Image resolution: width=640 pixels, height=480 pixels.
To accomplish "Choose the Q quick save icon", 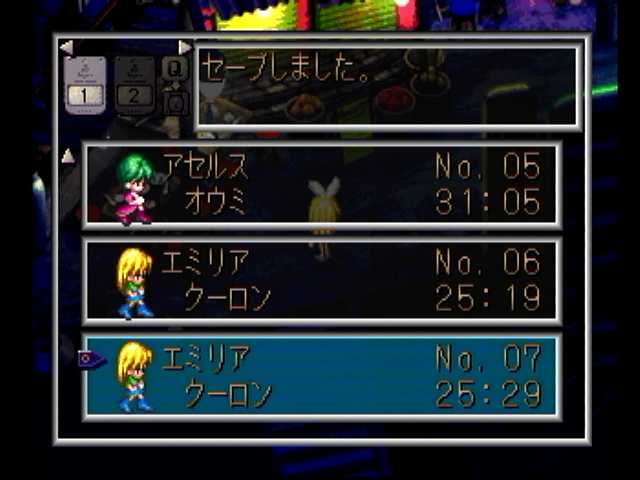I will click(x=174, y=68).
